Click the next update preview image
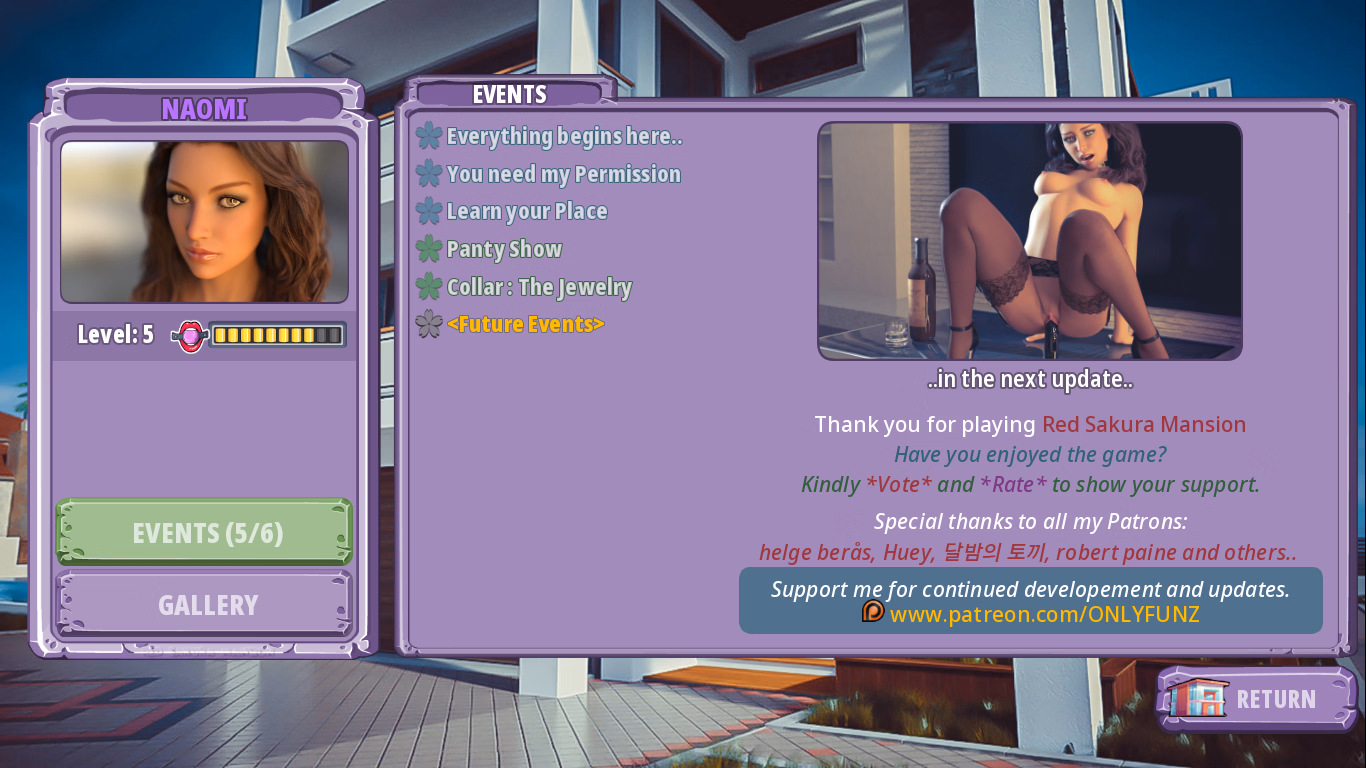This screenshot has height=768, width=1366. pos(1029,240)
